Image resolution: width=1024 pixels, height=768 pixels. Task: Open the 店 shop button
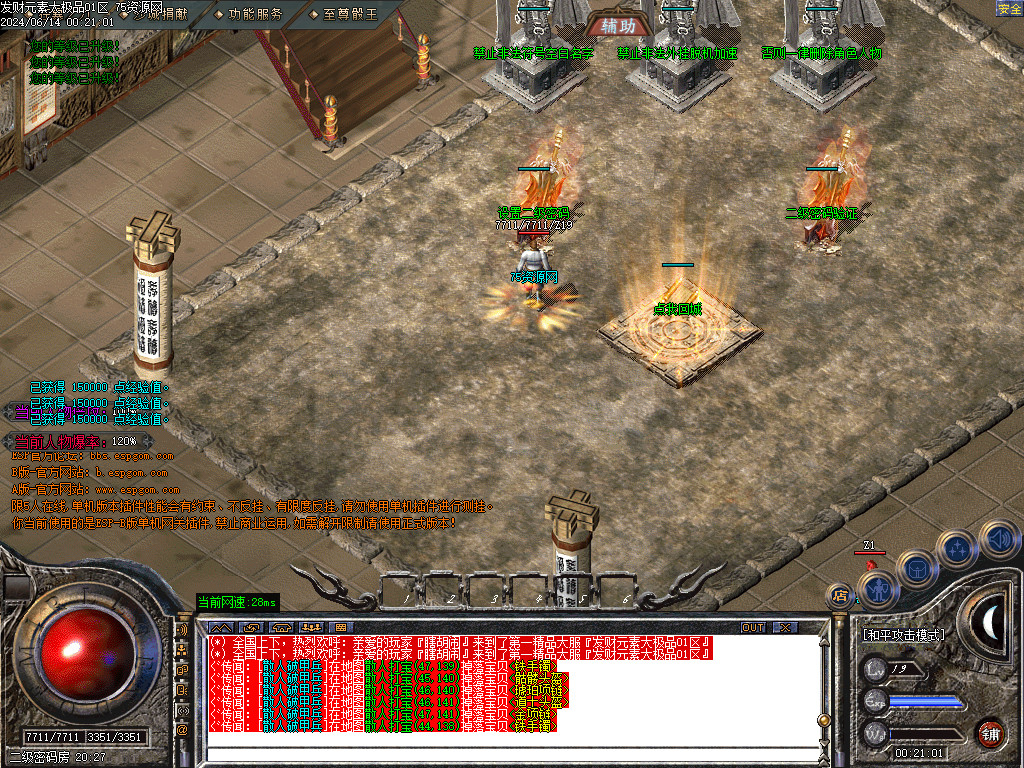(838, 597)
